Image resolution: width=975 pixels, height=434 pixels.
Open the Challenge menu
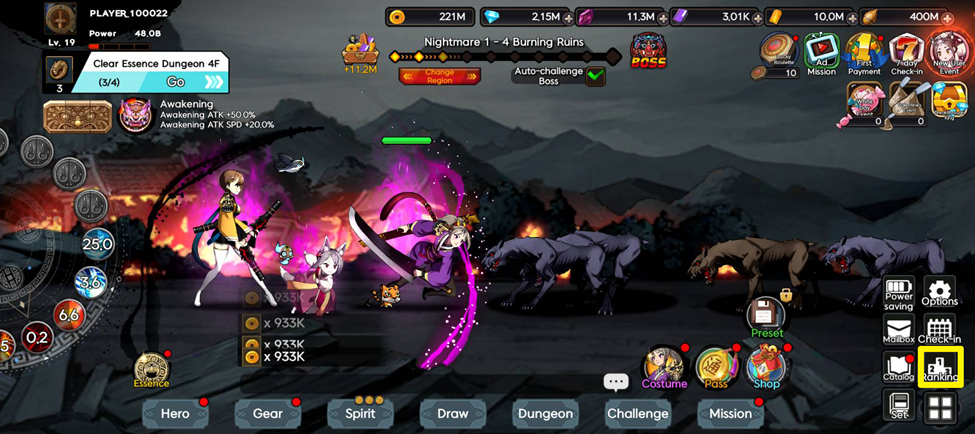pyautogui.click(x=637, y=413)
